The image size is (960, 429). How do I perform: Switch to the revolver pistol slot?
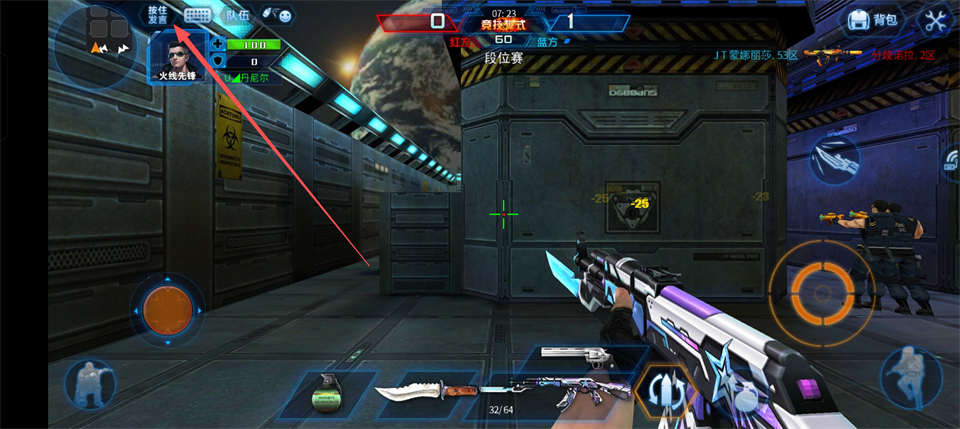(582, 355)
